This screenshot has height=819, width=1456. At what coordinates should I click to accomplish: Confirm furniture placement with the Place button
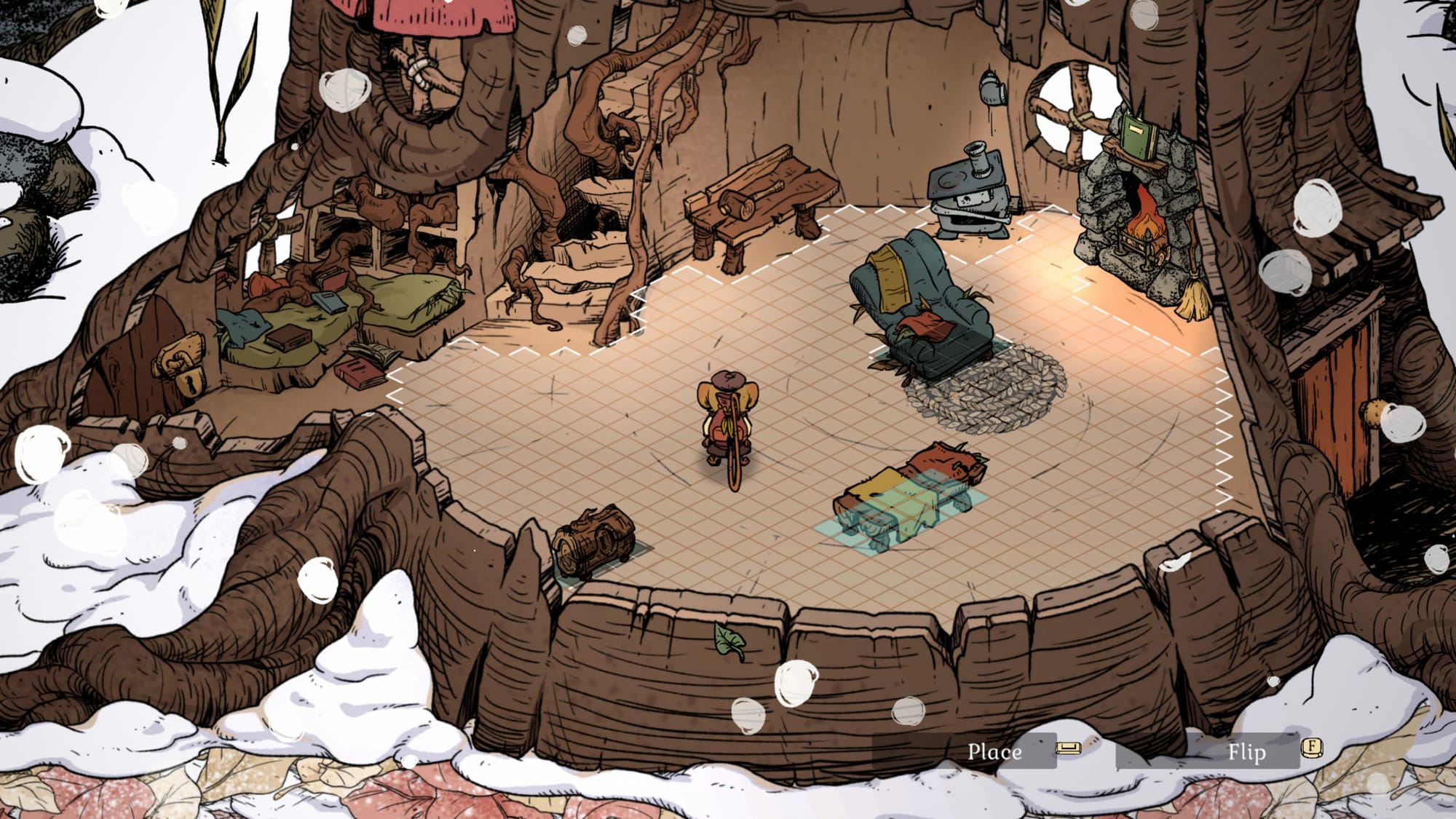coord(994,751)
